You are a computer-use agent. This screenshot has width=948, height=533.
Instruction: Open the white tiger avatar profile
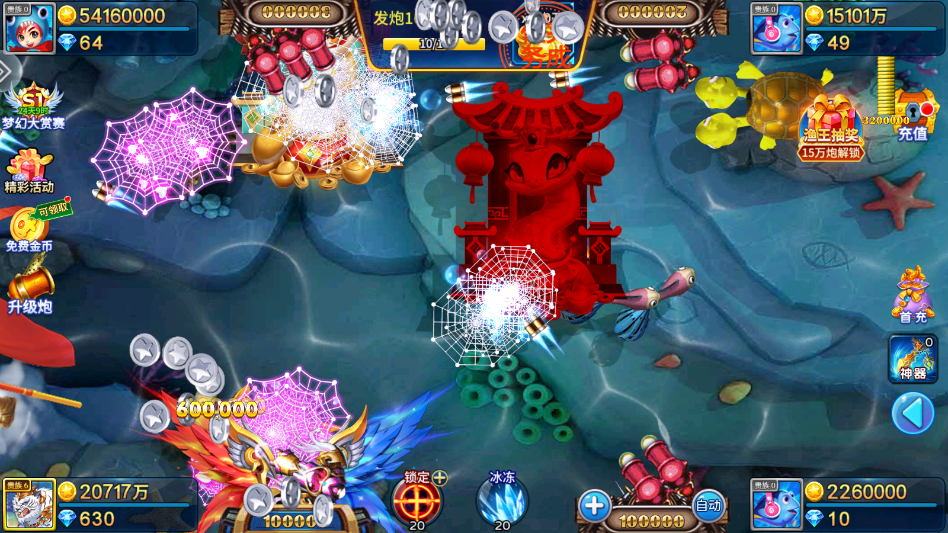tap(30, 505)
